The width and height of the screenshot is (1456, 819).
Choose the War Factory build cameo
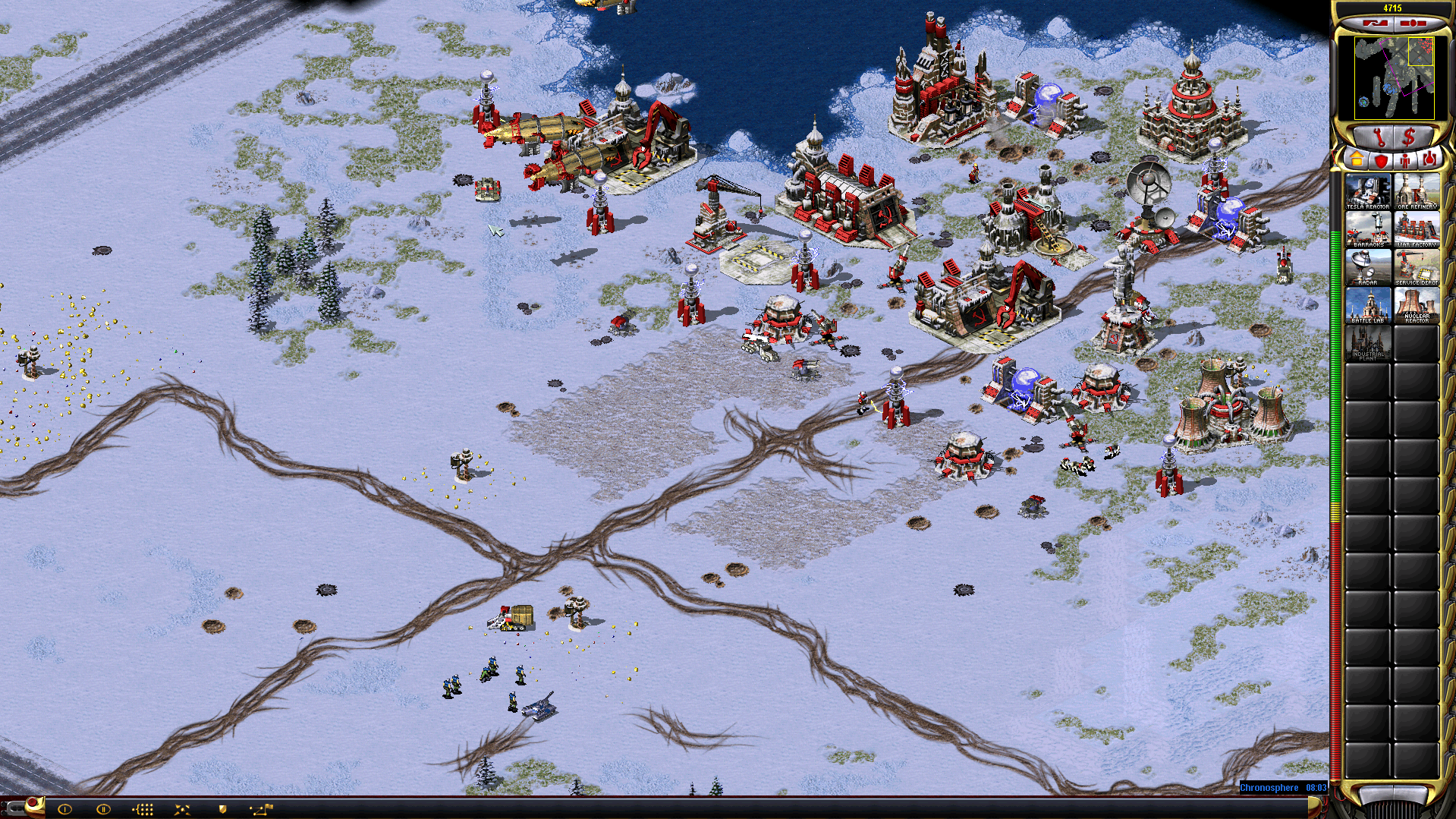click(x=1416, y=229)
